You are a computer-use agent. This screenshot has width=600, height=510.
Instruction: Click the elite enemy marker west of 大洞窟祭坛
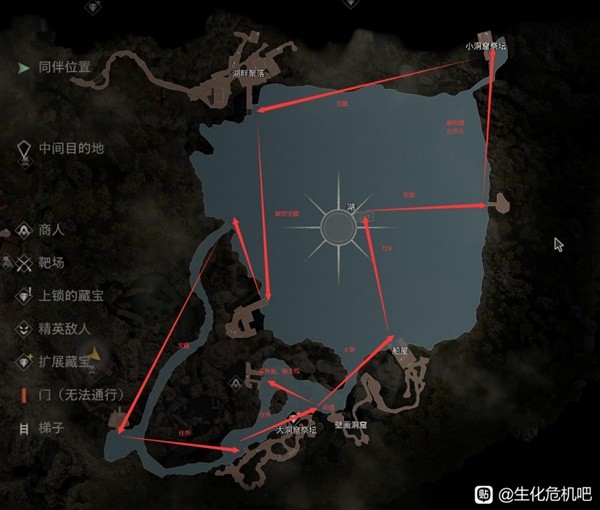(232, 379)
